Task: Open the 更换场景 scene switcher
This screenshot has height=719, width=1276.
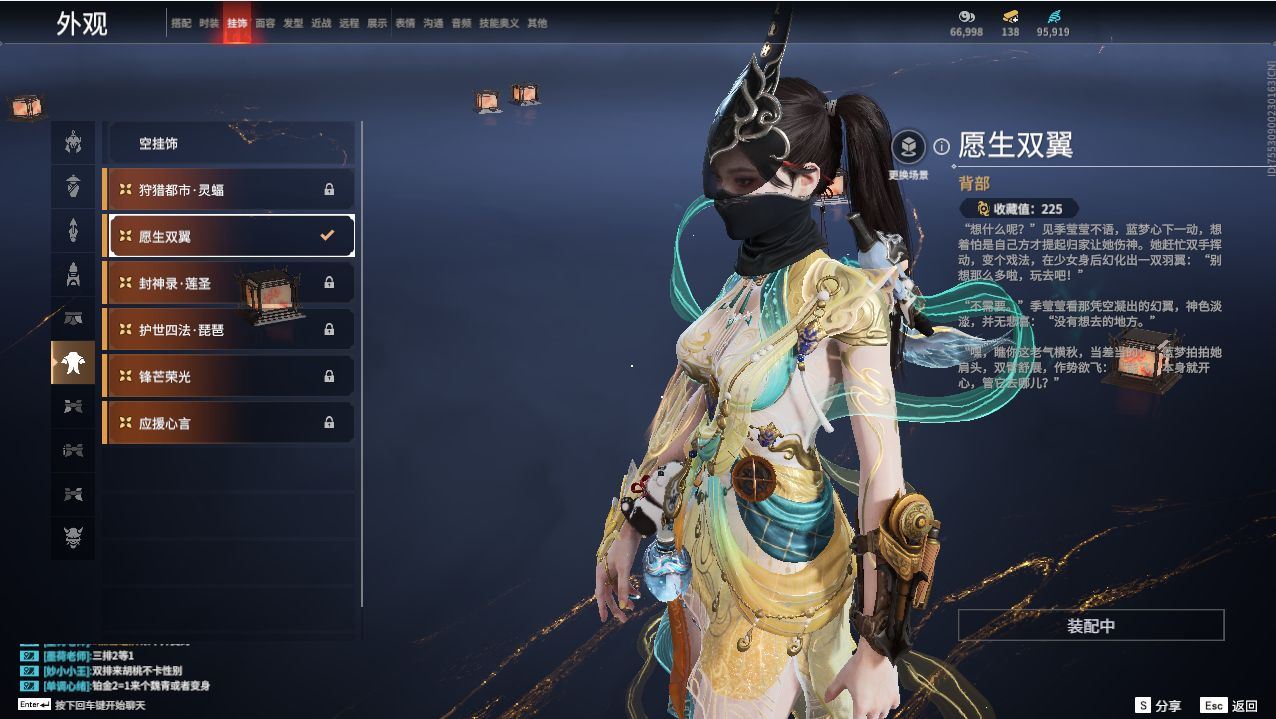Action: (x=908, y=149)
